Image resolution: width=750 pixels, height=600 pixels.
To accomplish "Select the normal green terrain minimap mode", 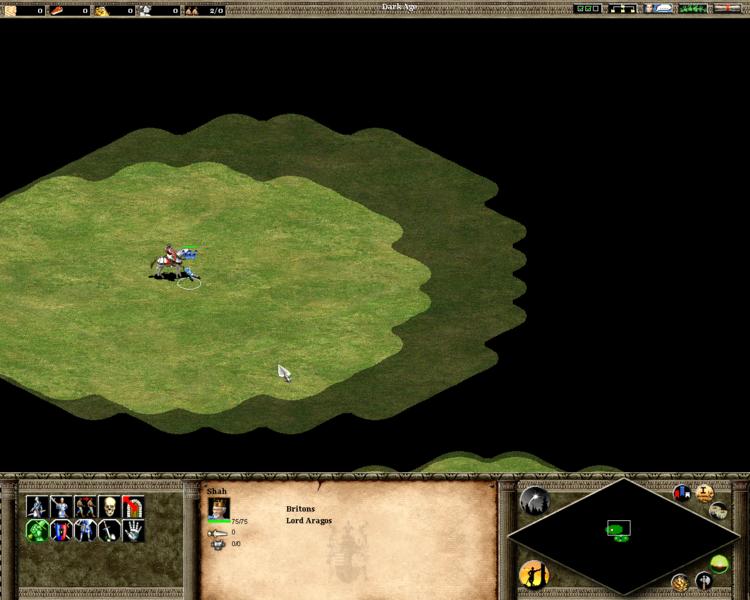I will pos(719,563).
